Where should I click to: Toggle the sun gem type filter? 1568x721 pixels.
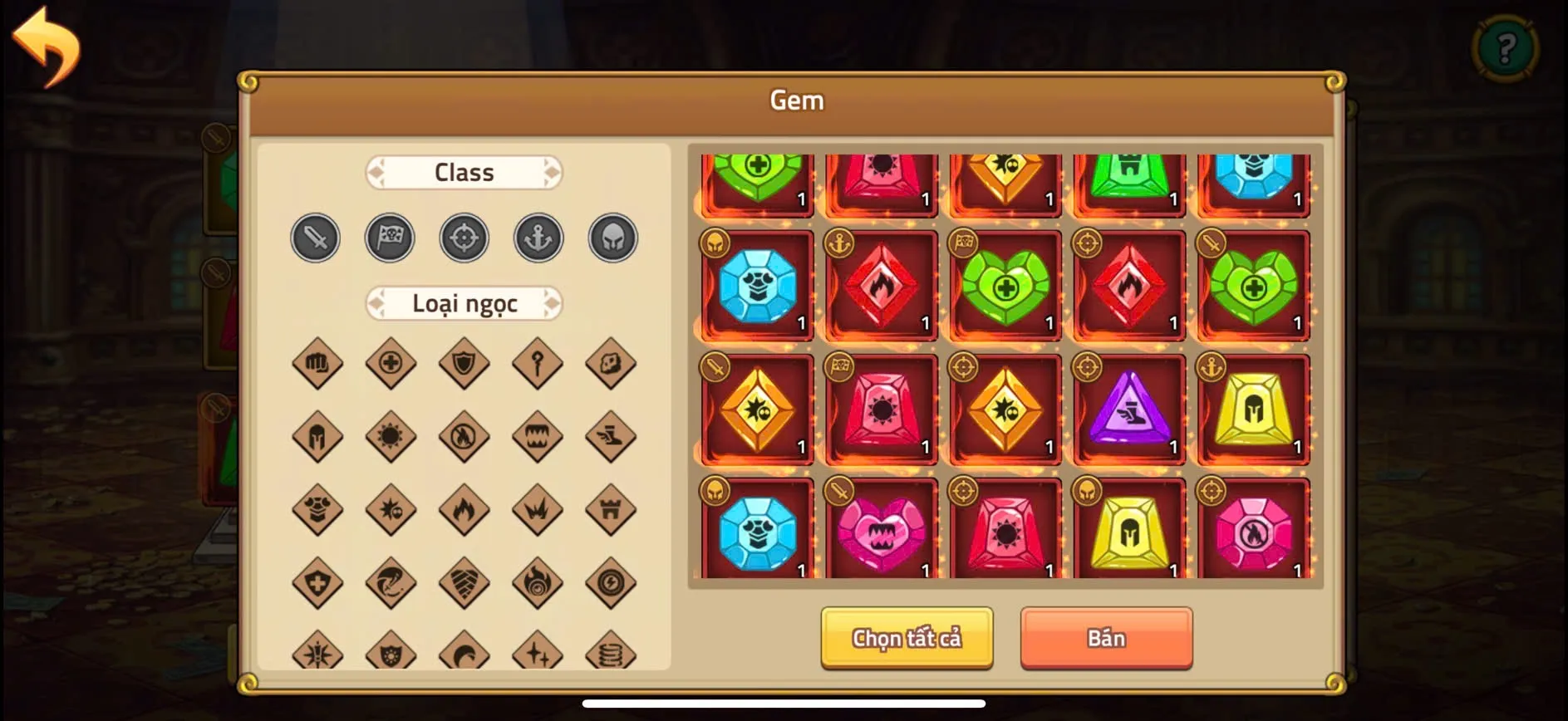[x=390, y=436]
